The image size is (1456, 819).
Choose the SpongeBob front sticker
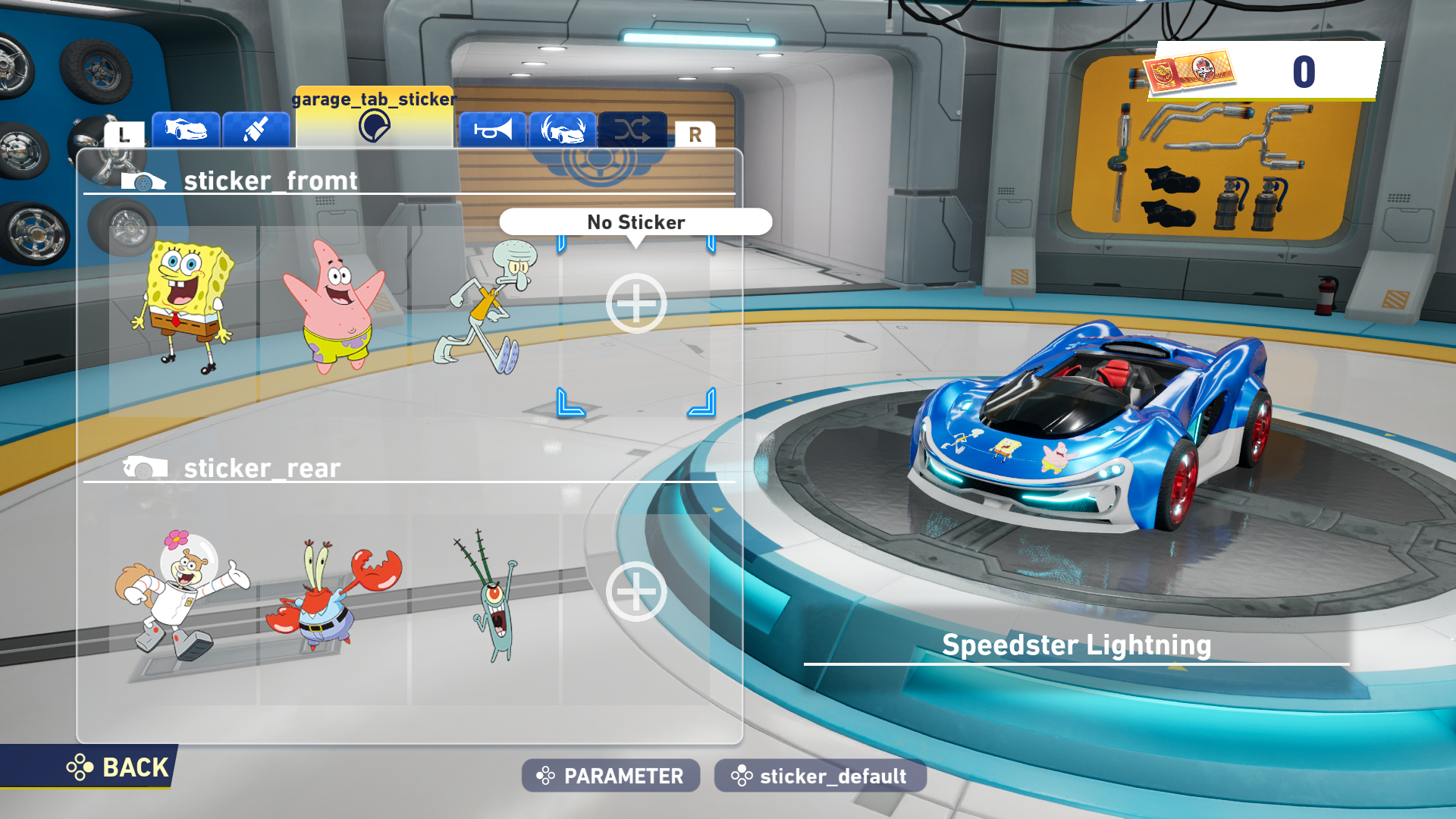[x=184, y=307]
